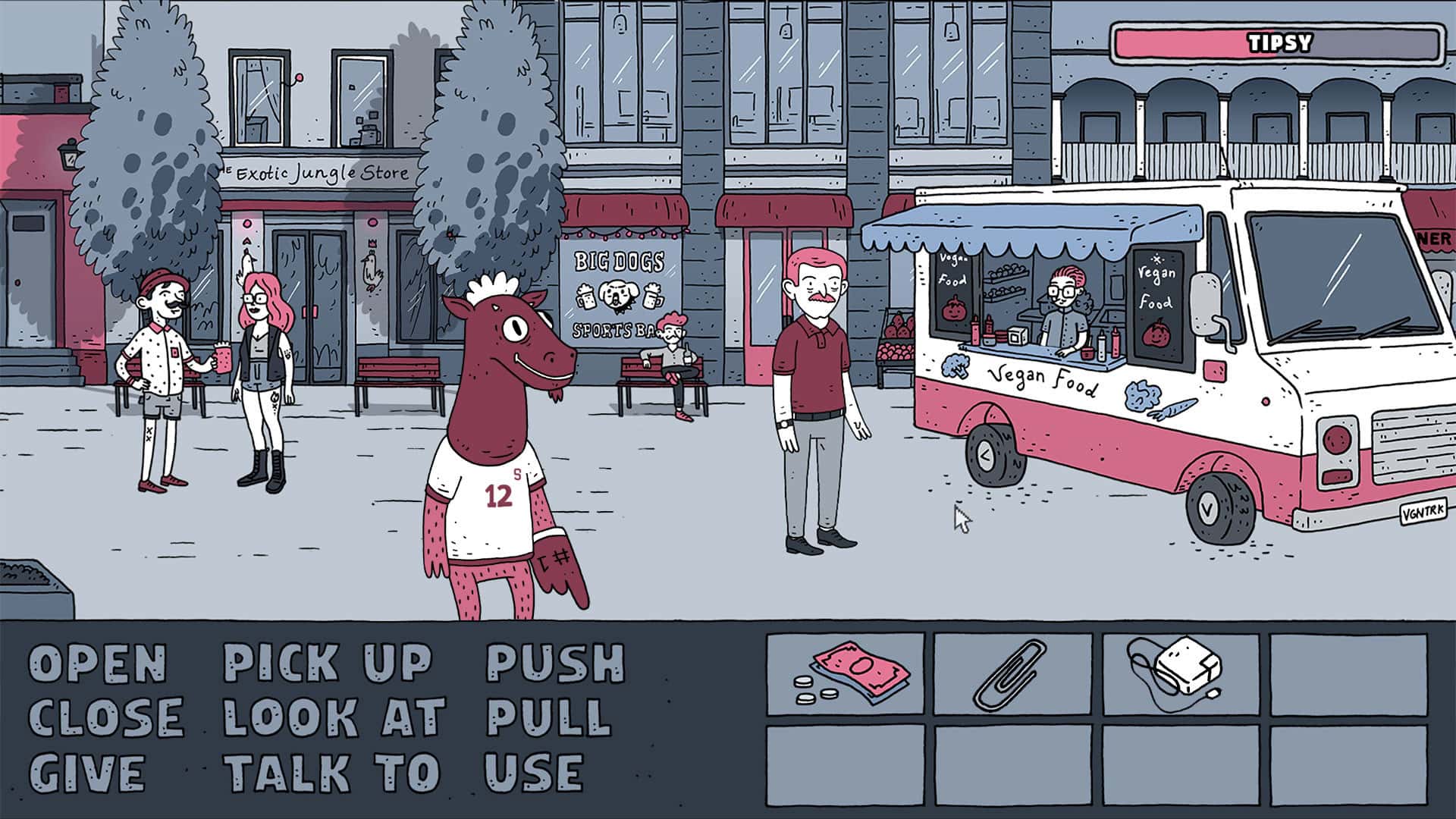Click the CLOSE verb
1456x819 pixels.
pos(106,717)
